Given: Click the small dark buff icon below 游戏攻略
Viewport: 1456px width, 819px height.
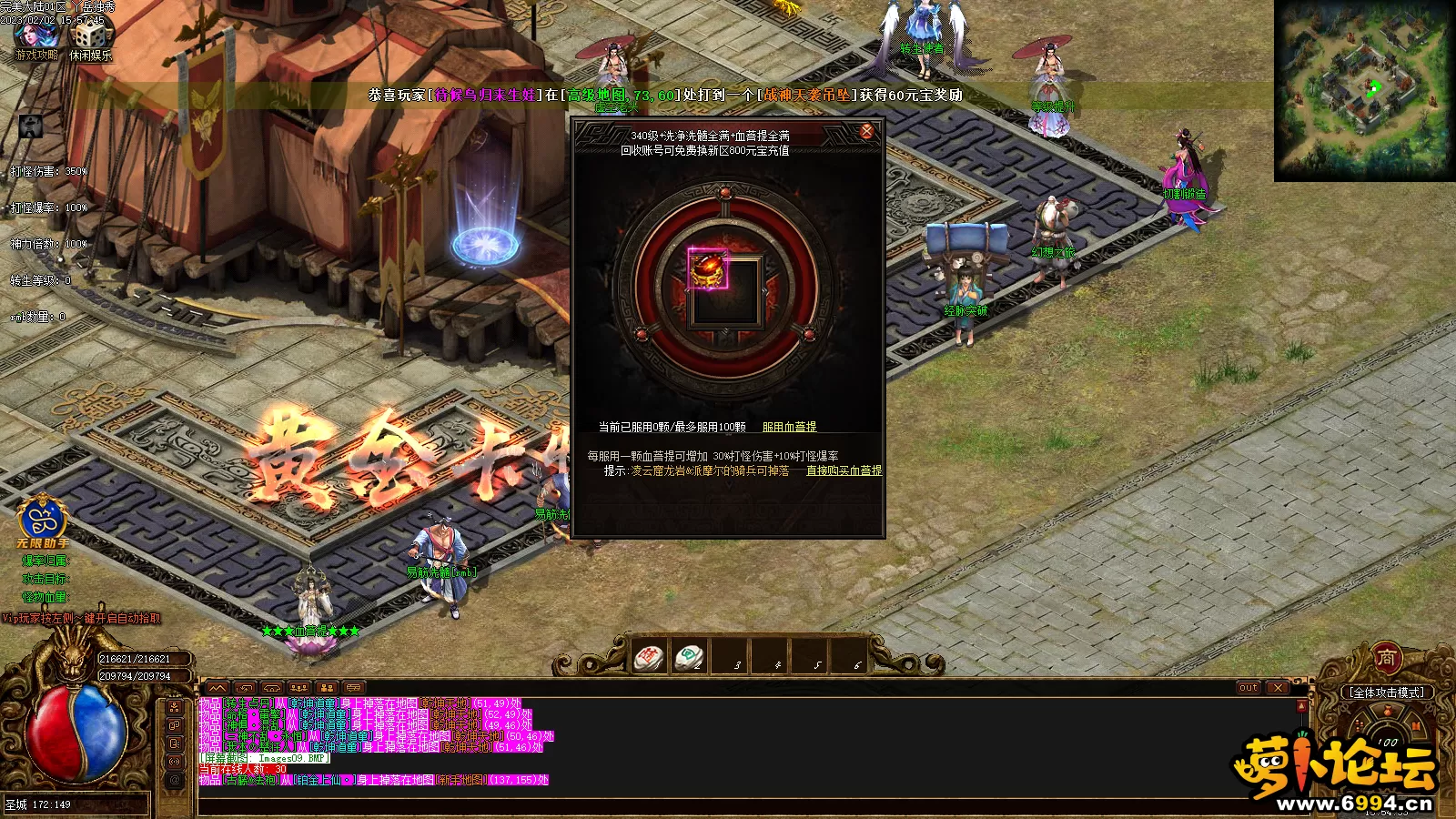Looking at the screenshot, I should [31, 126].
